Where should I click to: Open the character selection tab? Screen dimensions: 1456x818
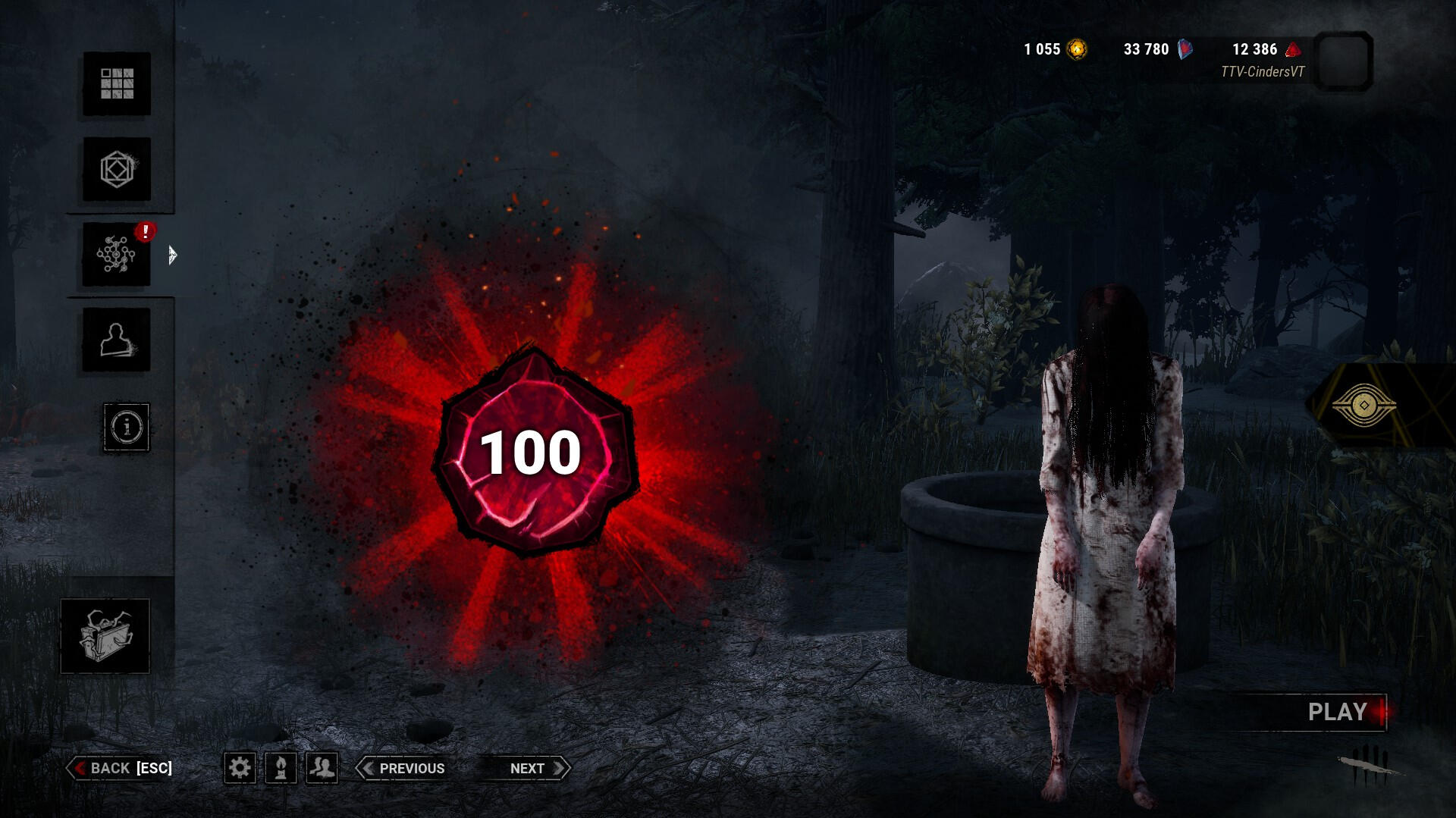coord(116,340)
